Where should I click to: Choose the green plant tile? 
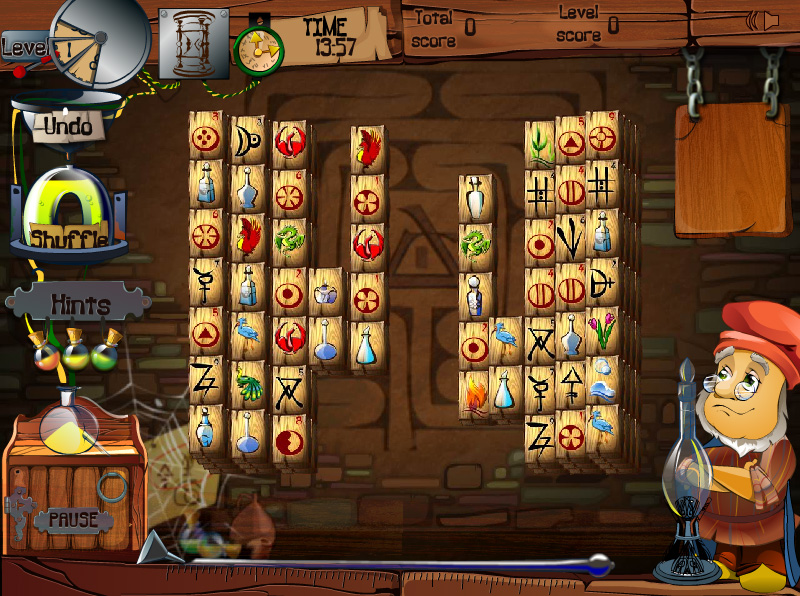click(x=539, y=144)
